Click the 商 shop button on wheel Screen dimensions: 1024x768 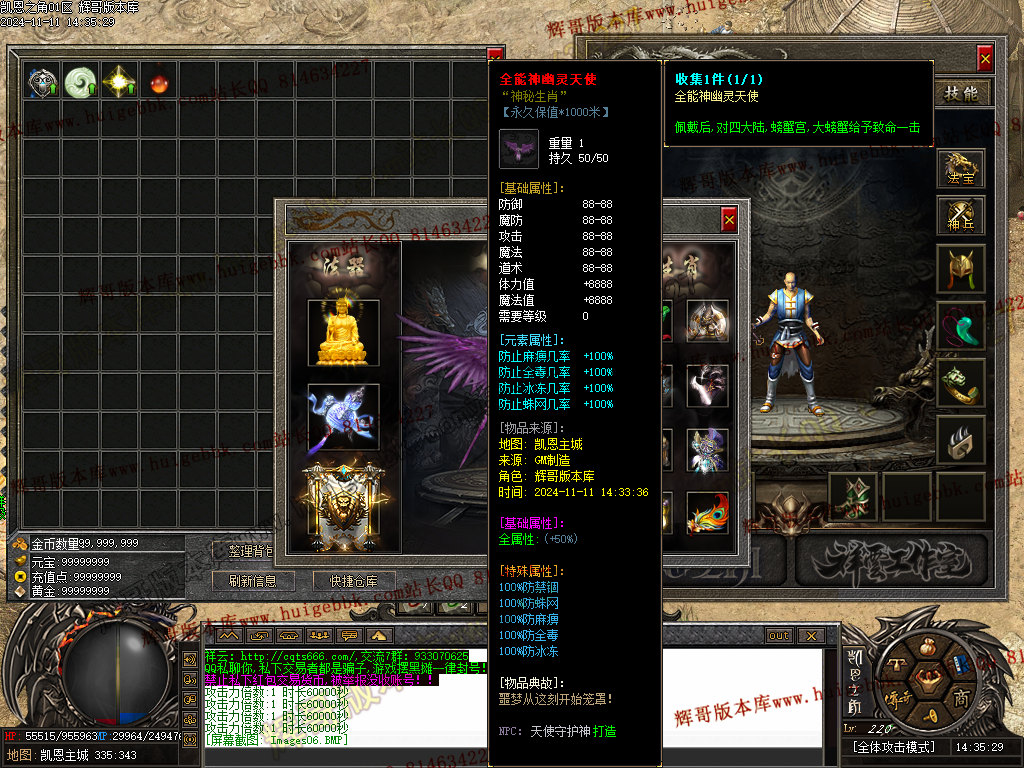coord(960,697)
